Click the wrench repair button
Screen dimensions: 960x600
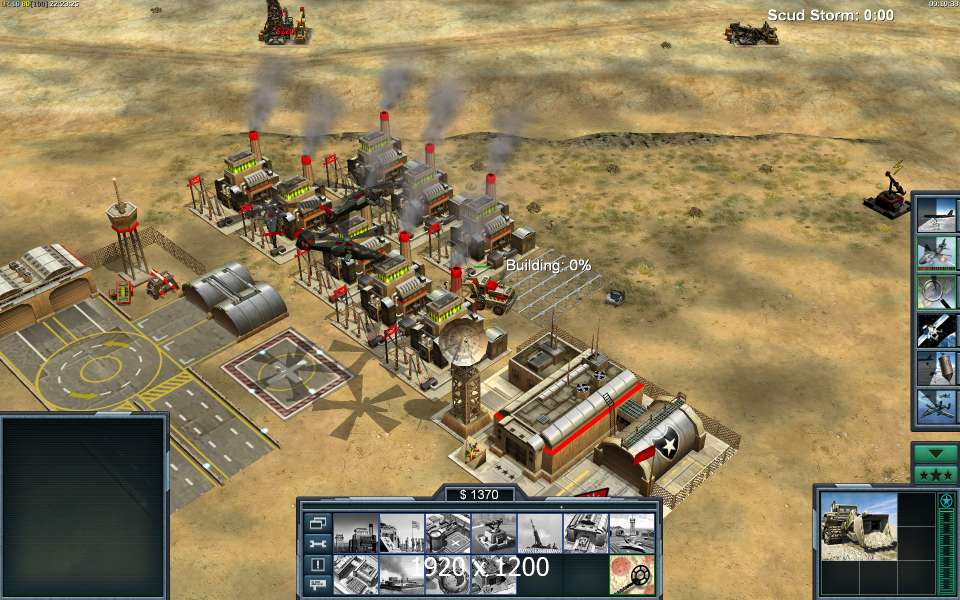tap(317, 543)
